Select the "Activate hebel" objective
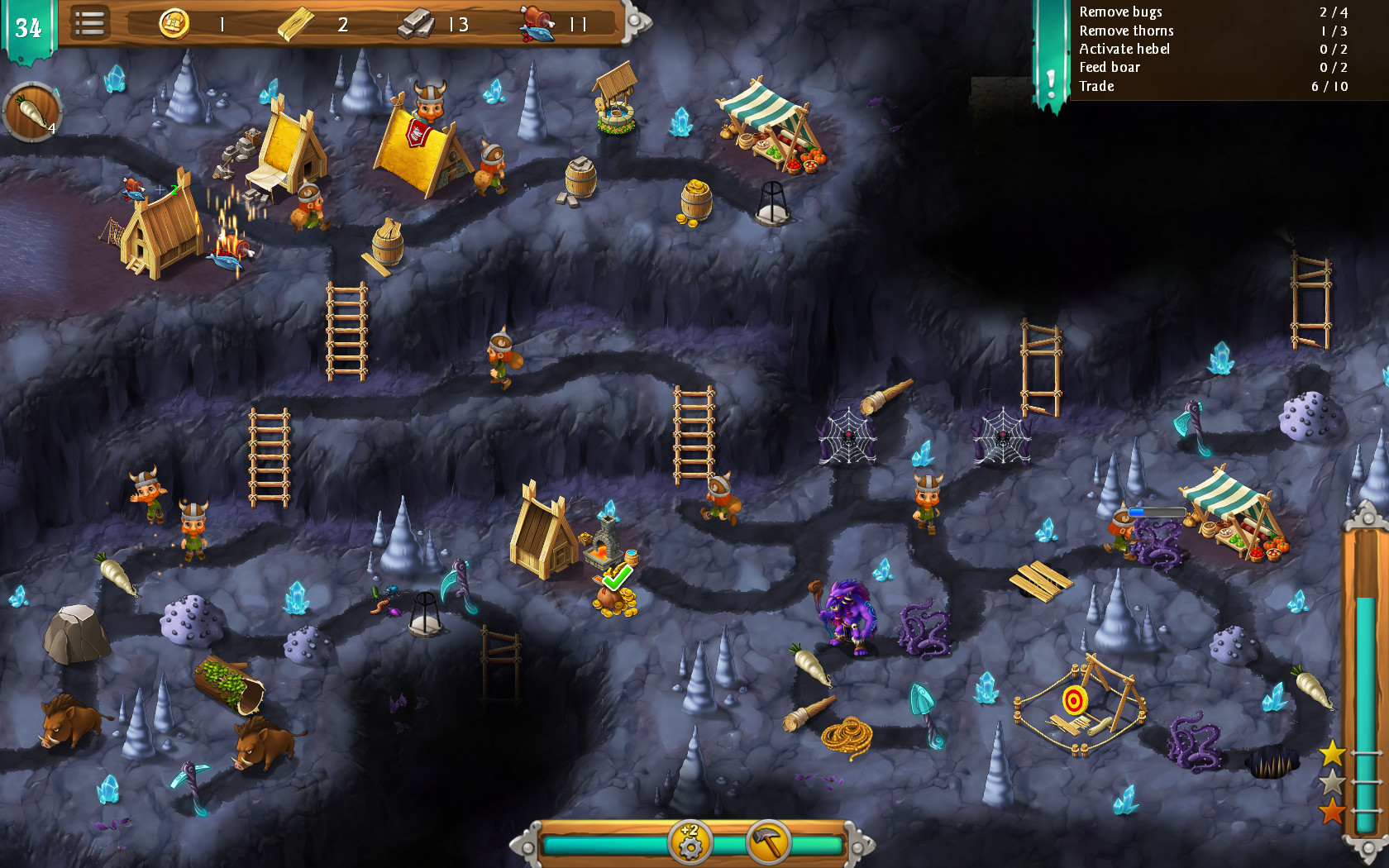 (x=1124, y=49)
